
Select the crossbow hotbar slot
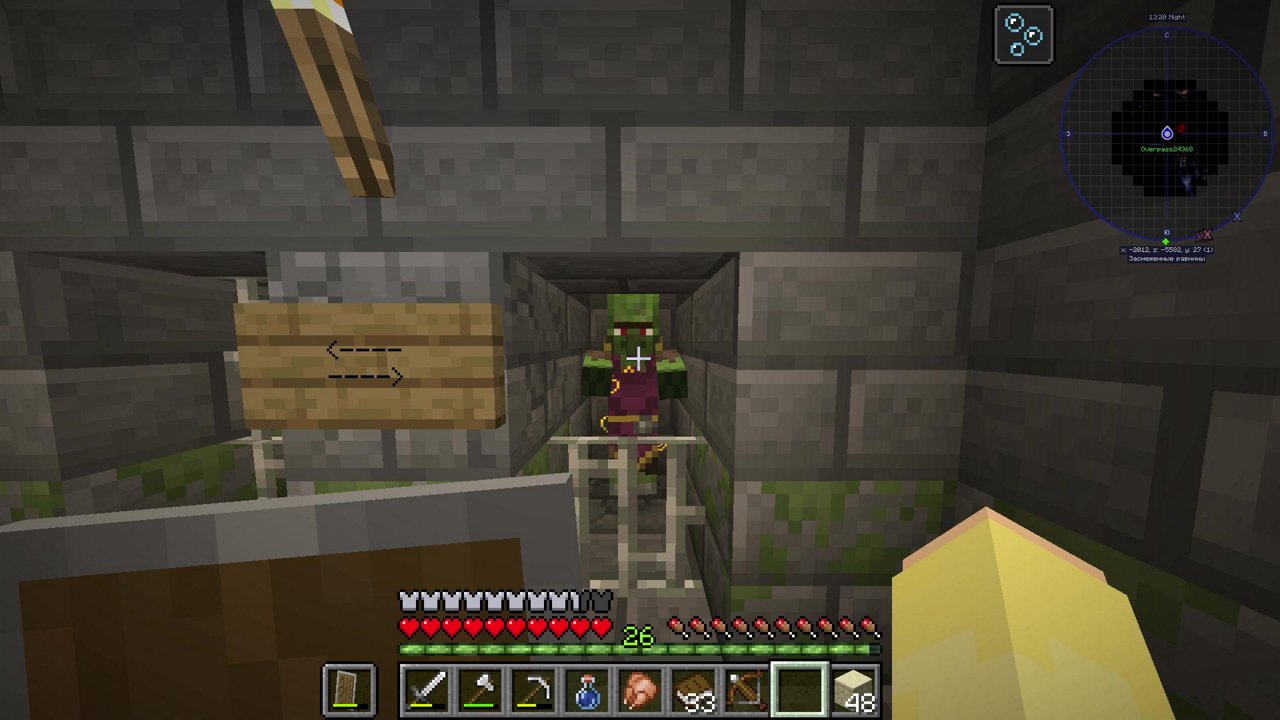click(746, 691)
